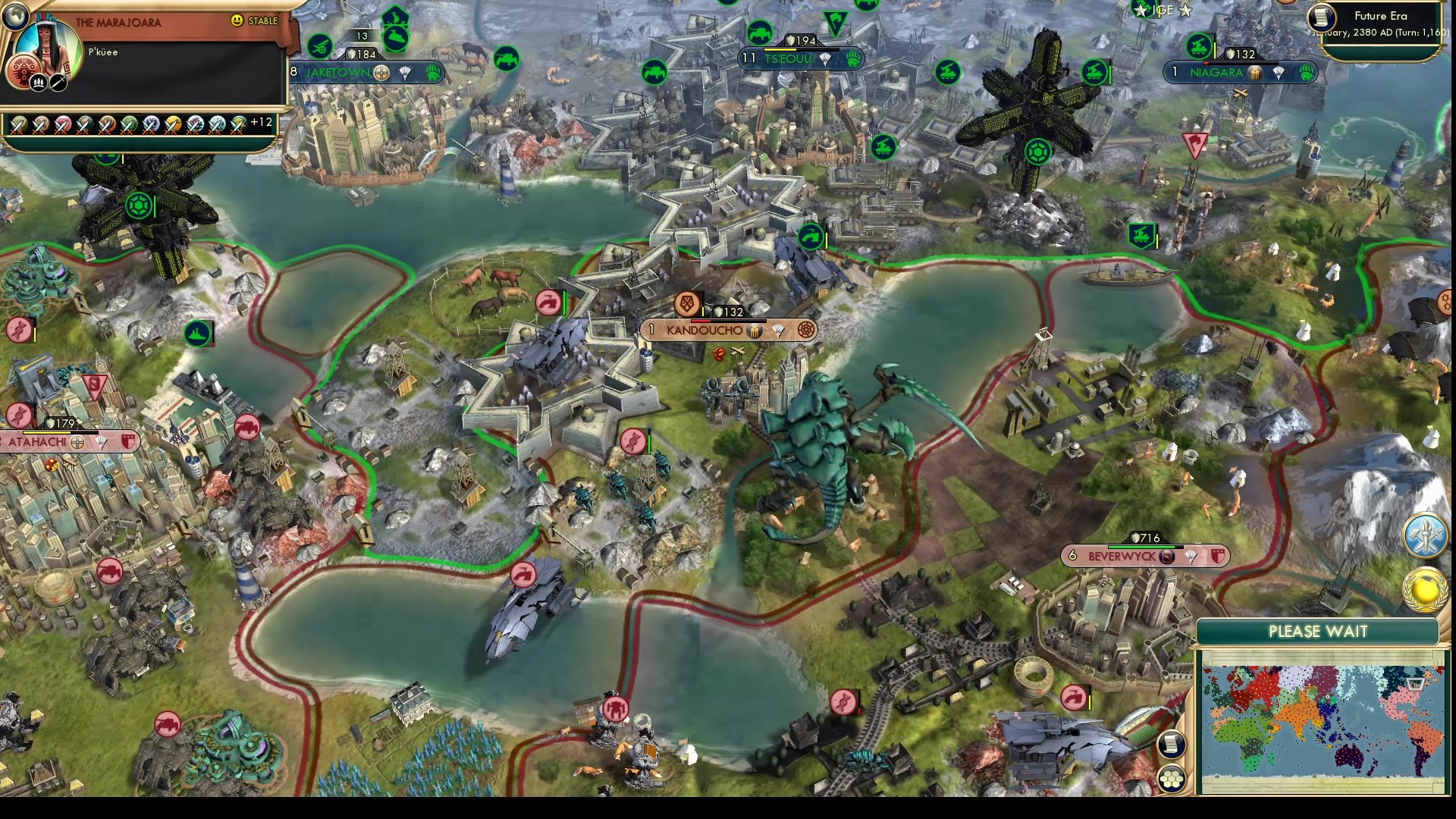
Task: Click the +12 more wars indicator
Action: (261, 122)
